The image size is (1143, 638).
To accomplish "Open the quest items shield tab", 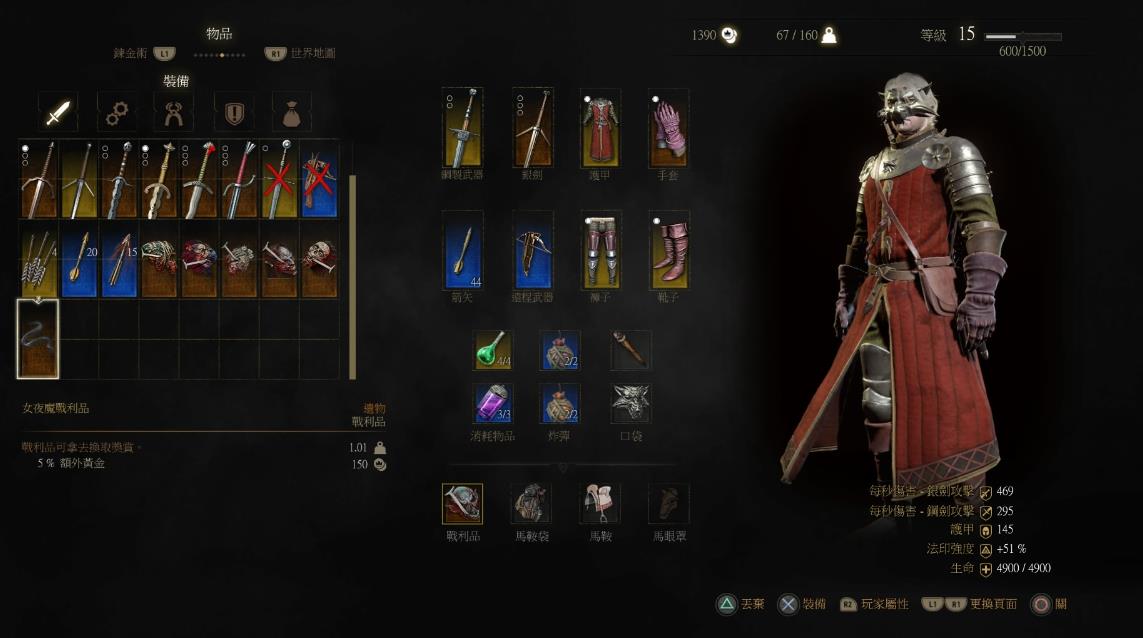I will (x=234, y=113).
